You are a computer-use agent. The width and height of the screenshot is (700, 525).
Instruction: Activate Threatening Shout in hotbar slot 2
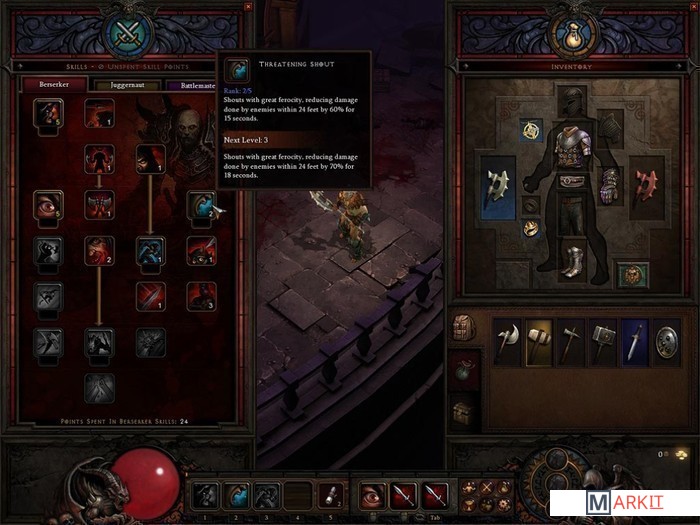236,493
